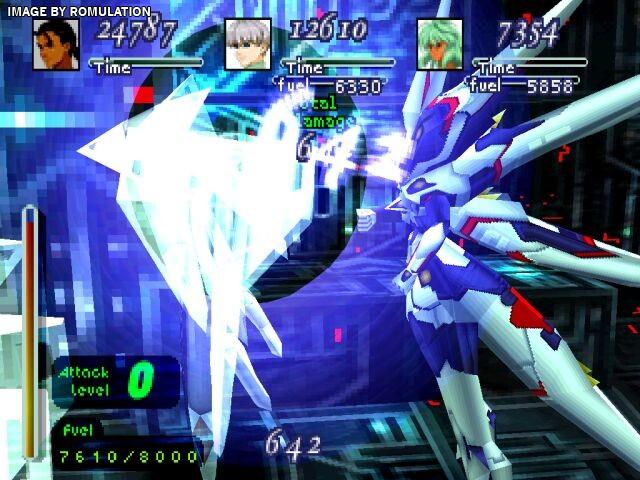Select the green-haired pilot portrait
The image size is (640, 480).
[x=440, y=46]
